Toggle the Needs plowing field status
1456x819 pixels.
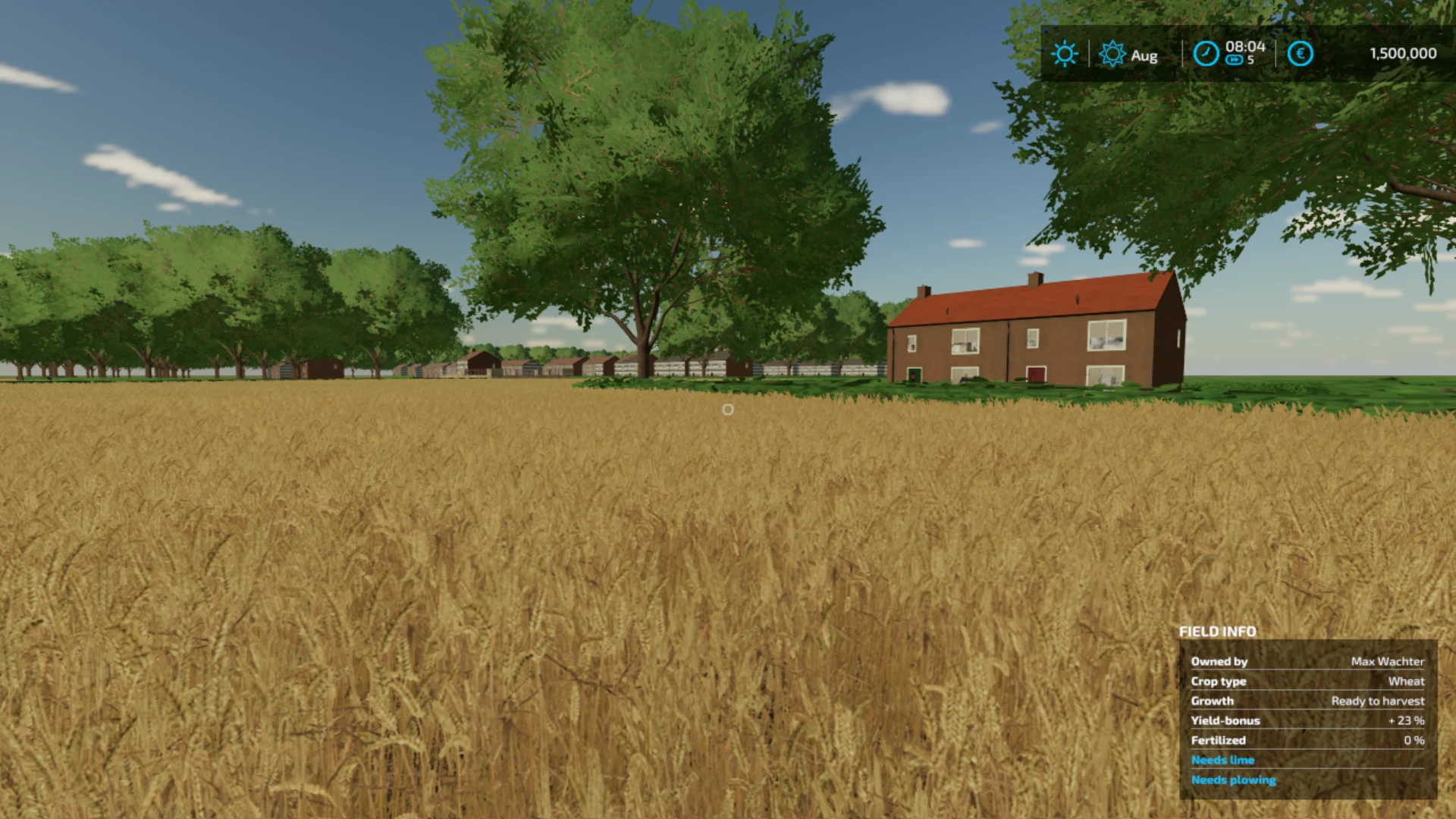pyautogui.click(x=1233, y=780)
